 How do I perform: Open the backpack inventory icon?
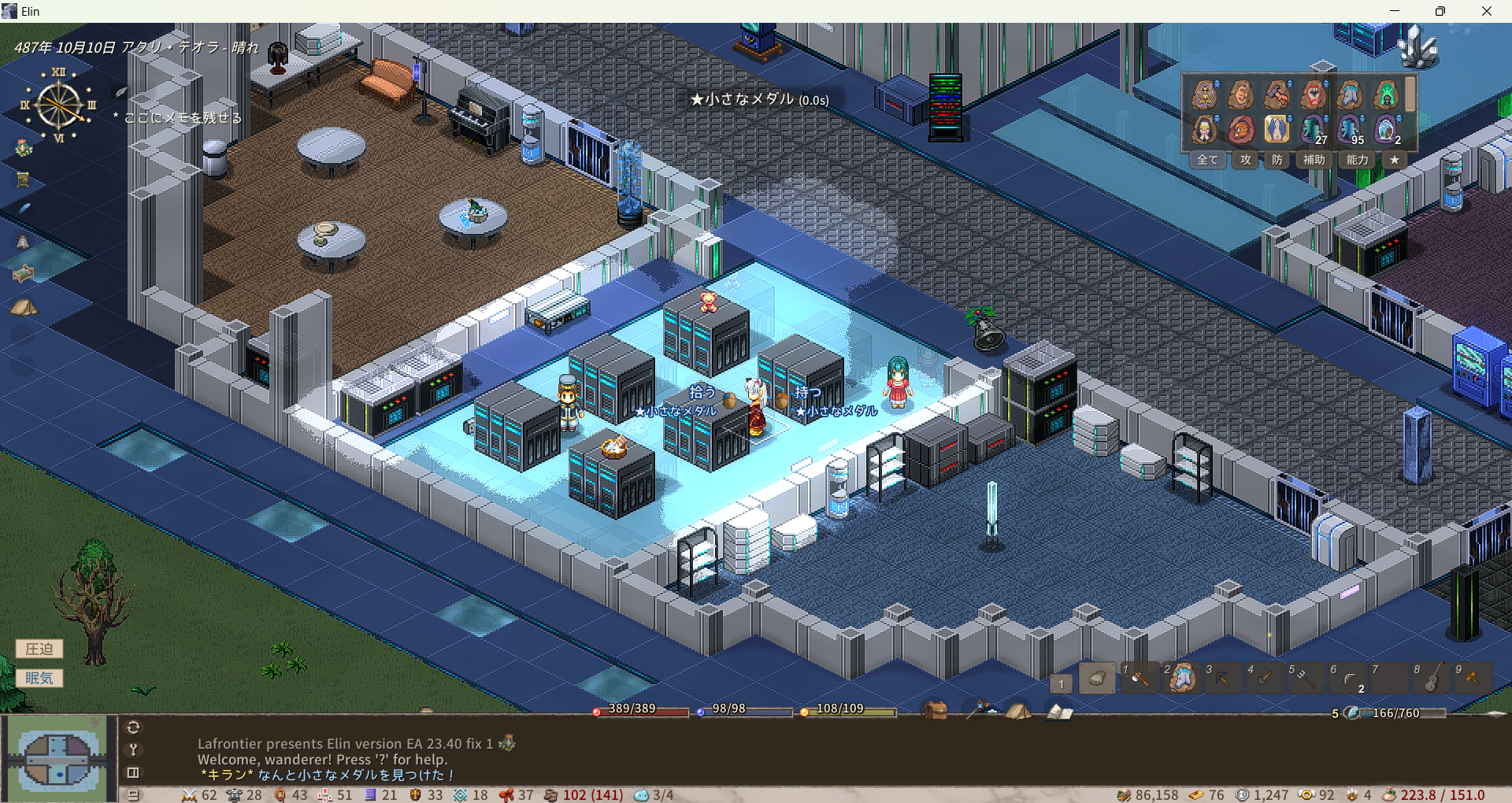(x=935, y=711)
